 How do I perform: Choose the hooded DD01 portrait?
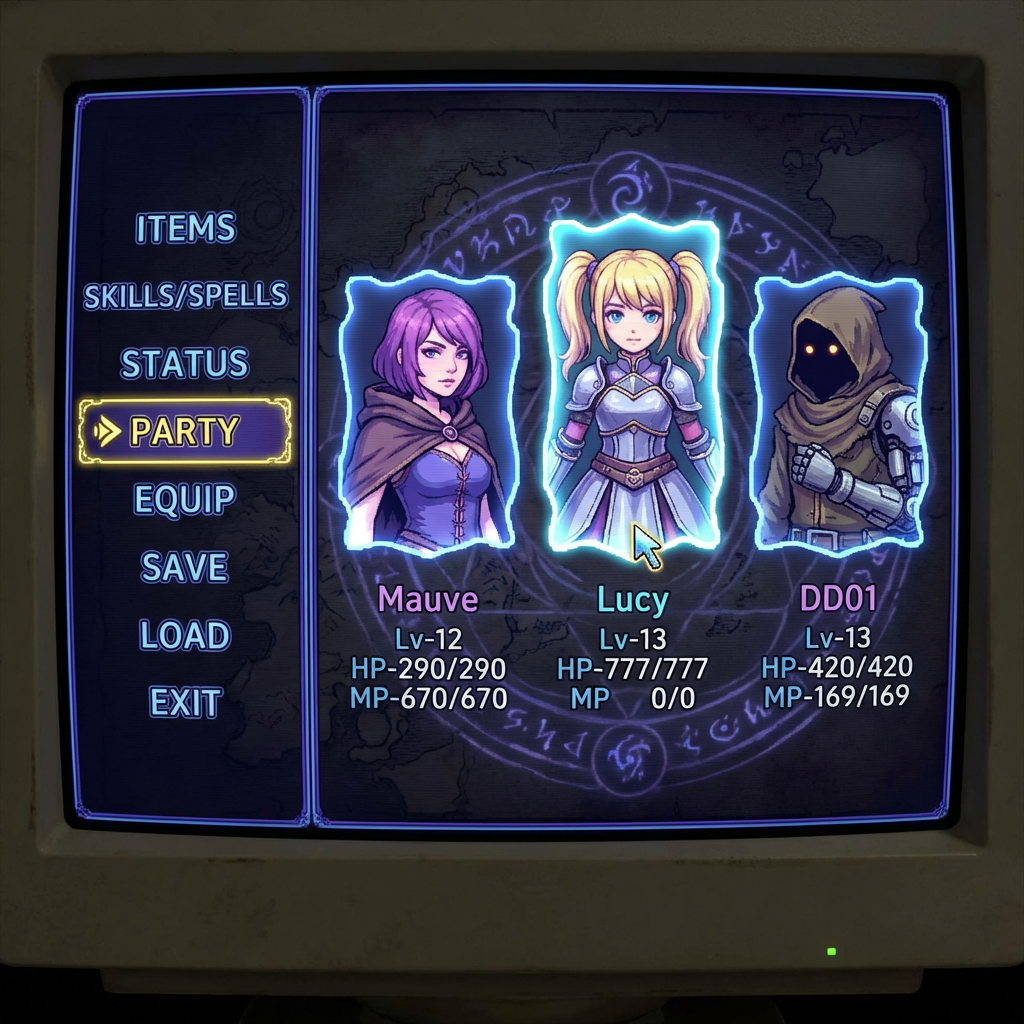[x=838, y=410]
